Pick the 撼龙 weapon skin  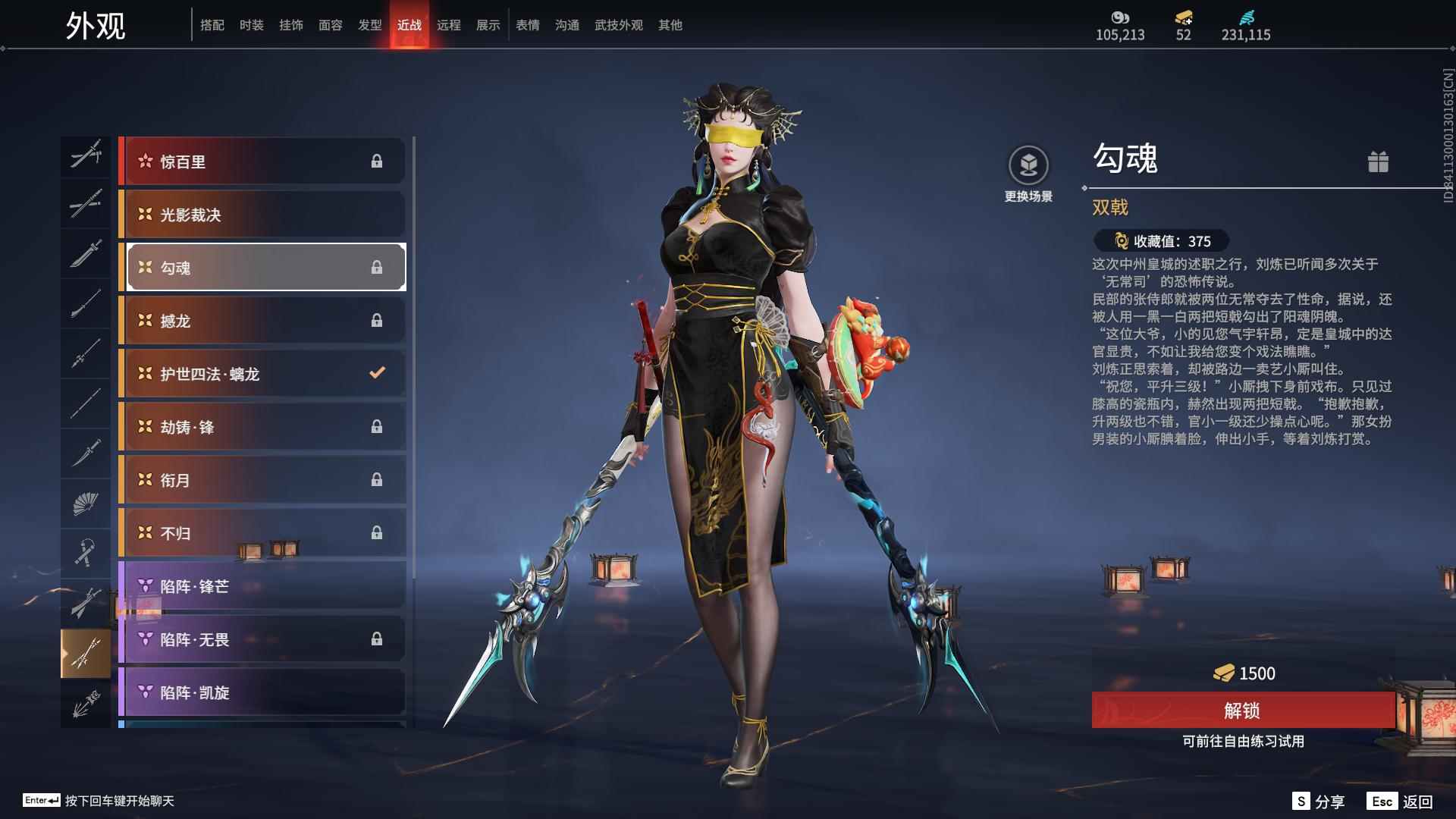point(262,321)
